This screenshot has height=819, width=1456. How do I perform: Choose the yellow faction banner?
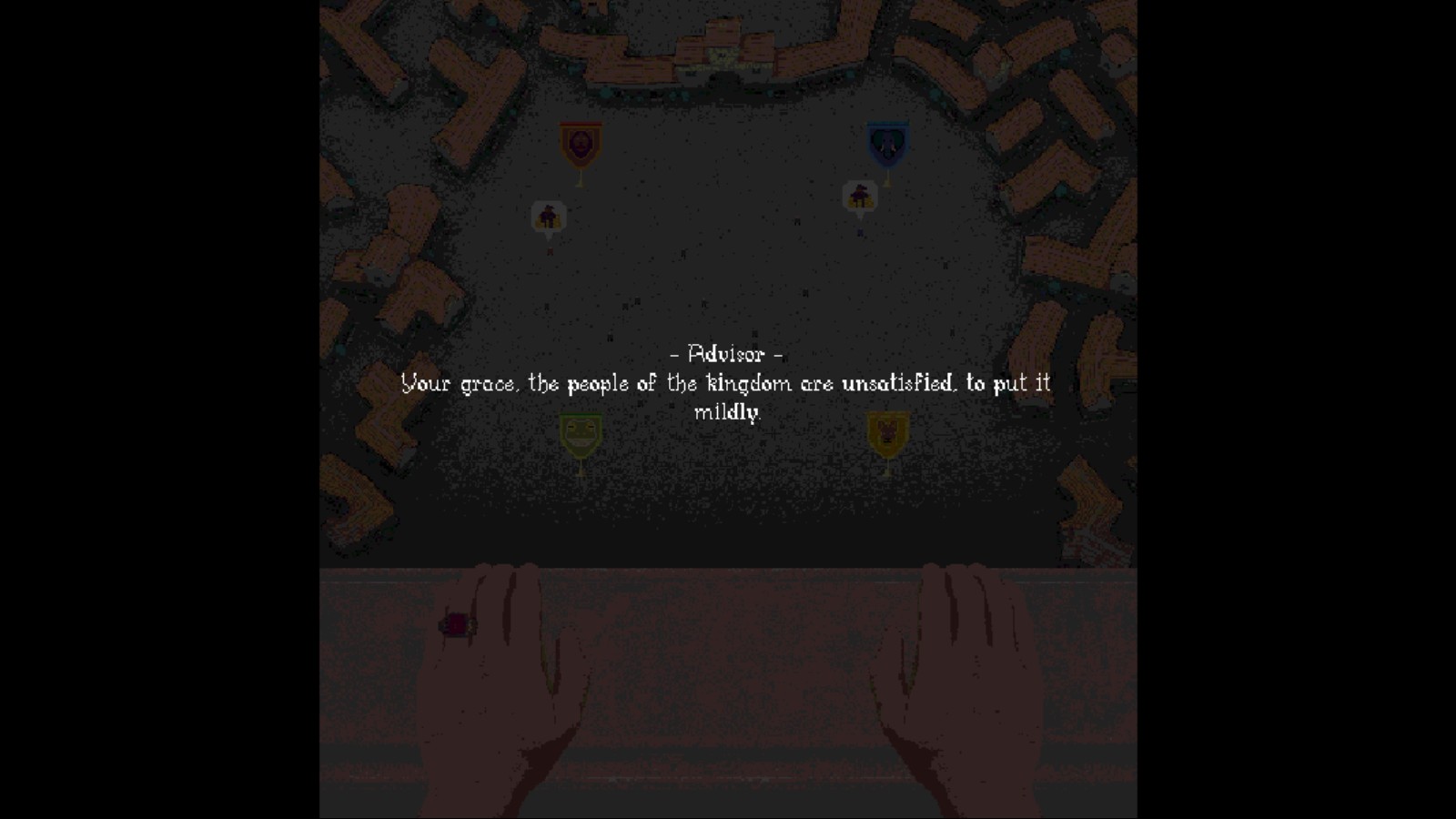click(887, 434)
